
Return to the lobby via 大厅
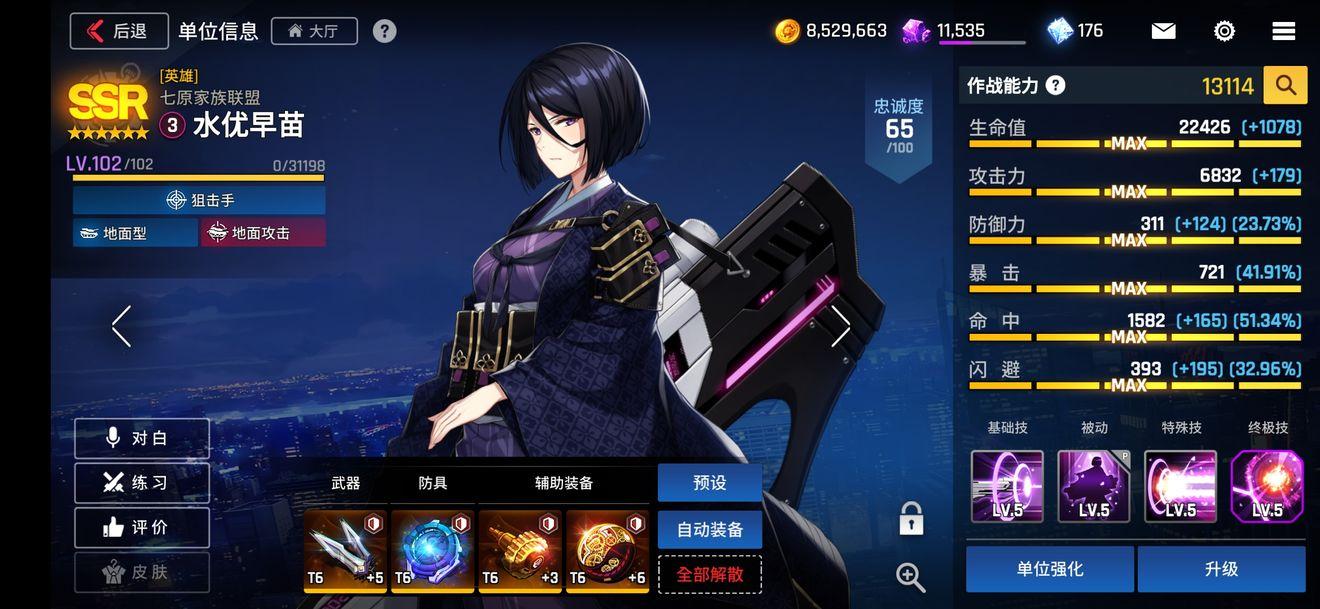tap(313, 31)
